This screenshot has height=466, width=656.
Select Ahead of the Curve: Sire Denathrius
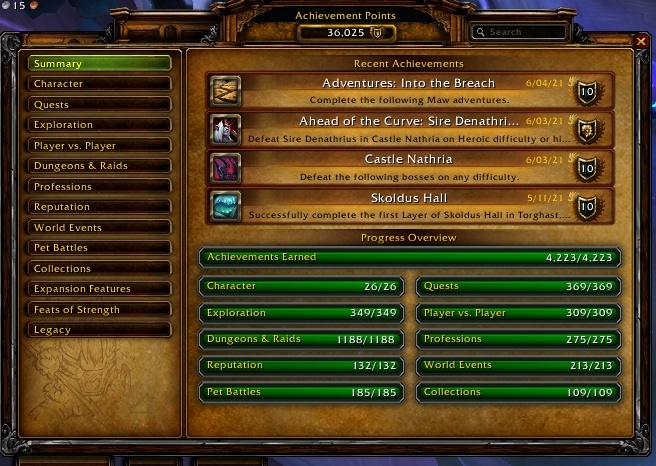click(x=404, y=128)
